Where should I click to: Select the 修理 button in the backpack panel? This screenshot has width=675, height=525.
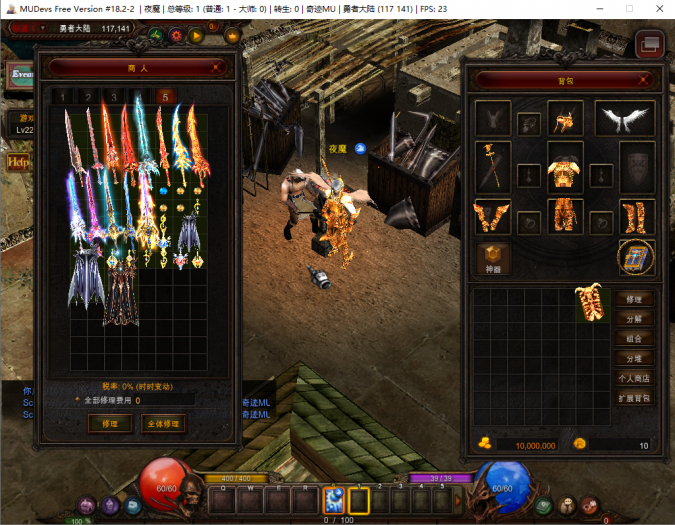point(634,299)
